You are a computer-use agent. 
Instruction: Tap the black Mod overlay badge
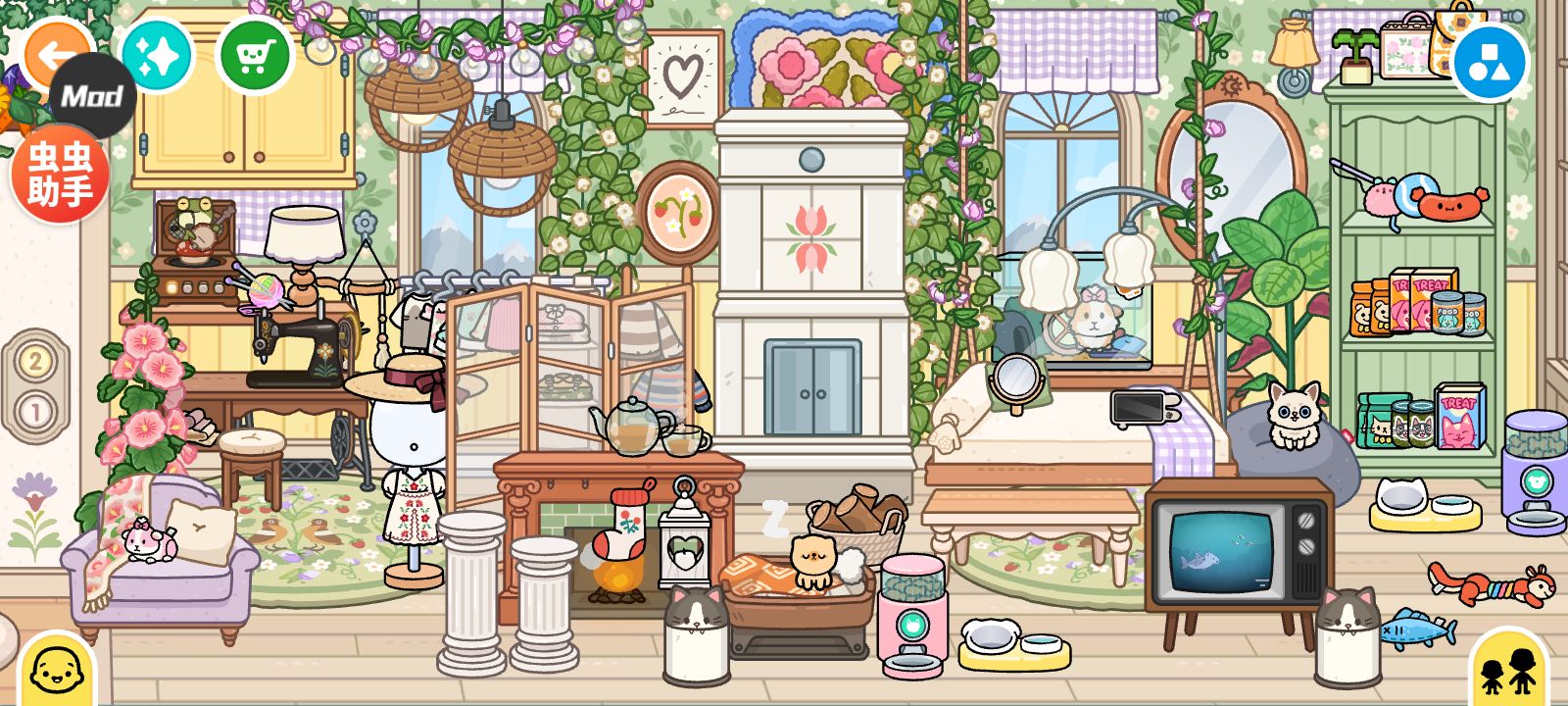[x=93, y=96]
